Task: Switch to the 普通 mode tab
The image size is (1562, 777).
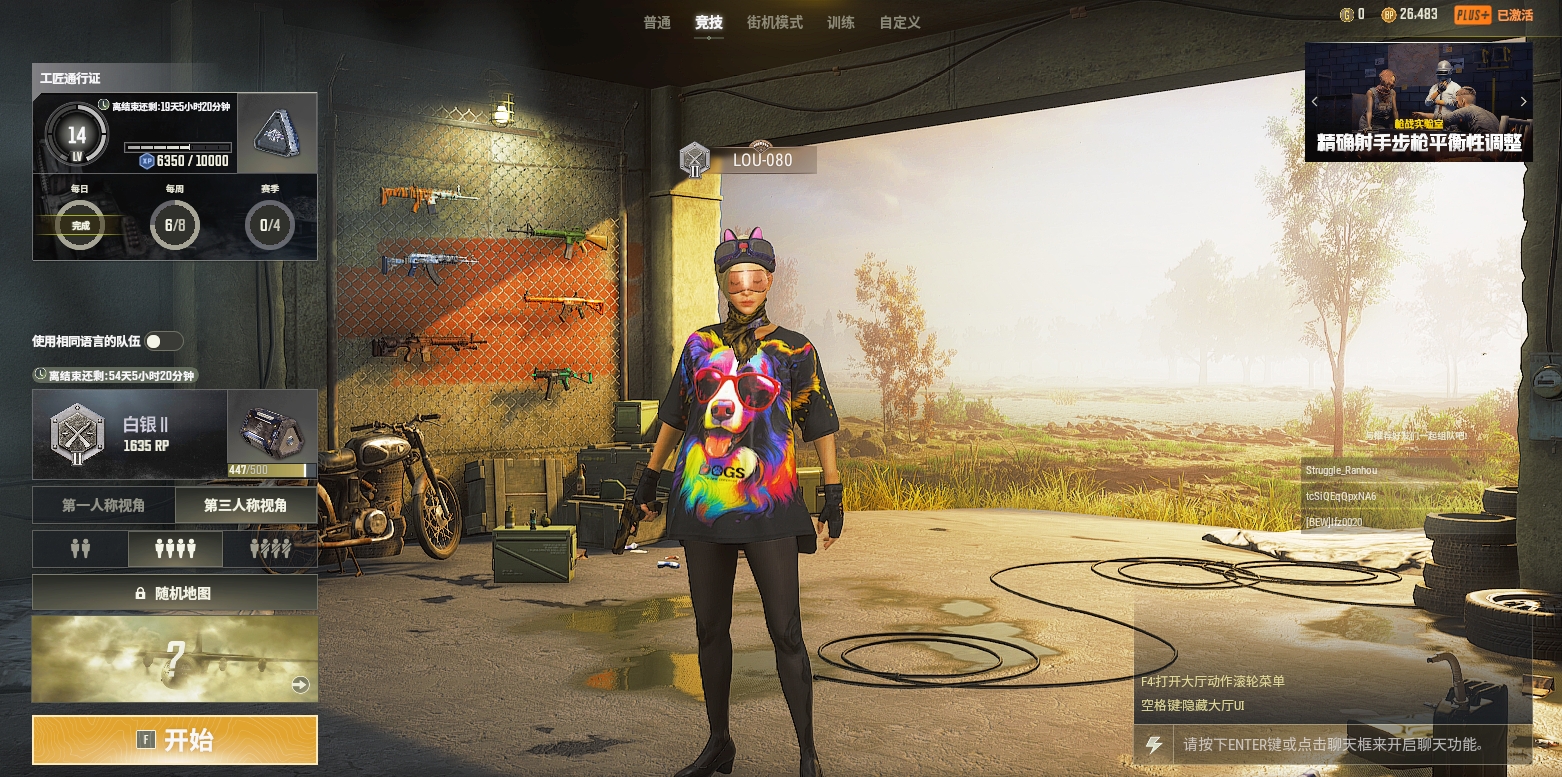Action: coord(657,22)
